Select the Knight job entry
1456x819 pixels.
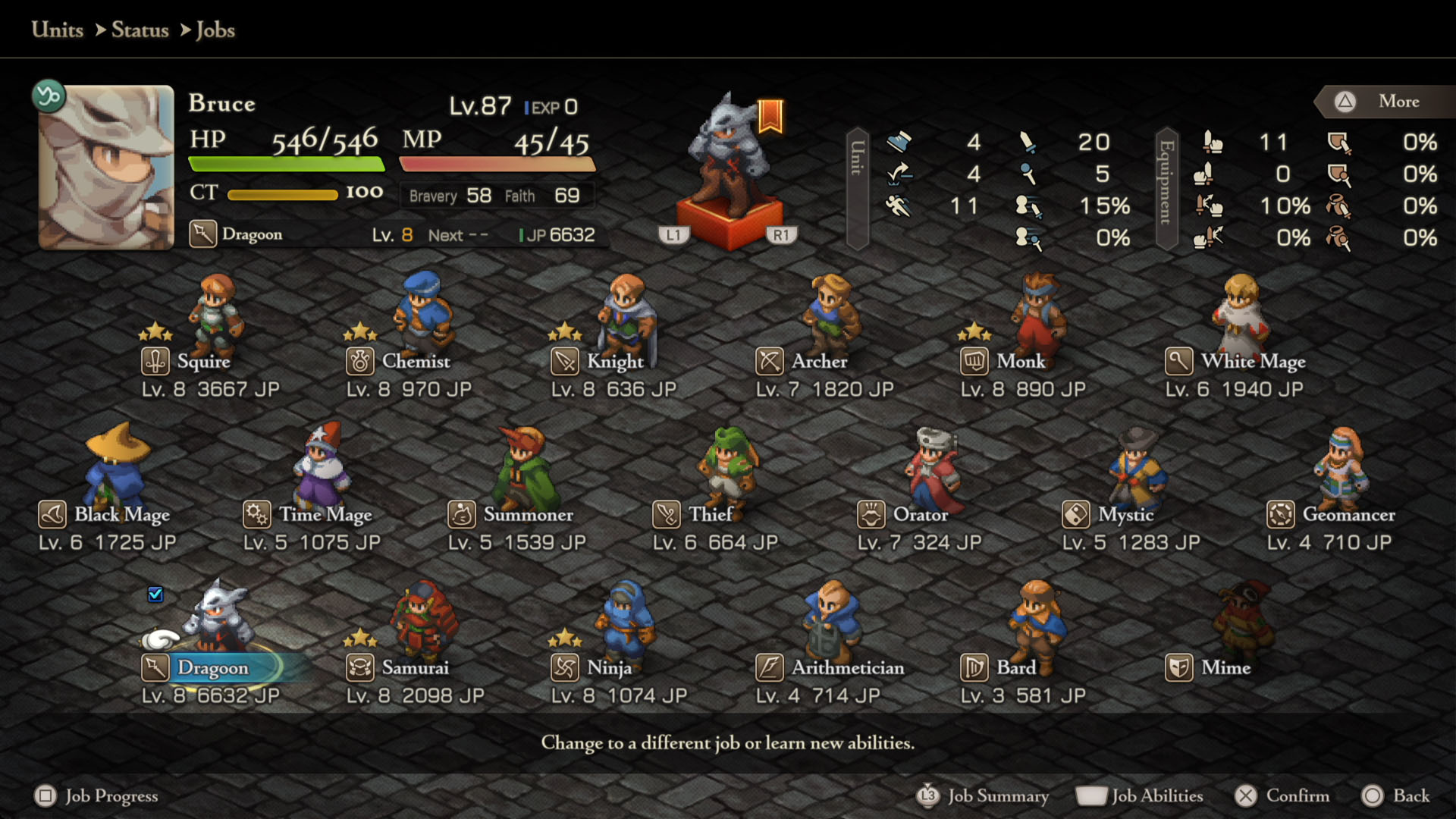[x=614, y=362]
